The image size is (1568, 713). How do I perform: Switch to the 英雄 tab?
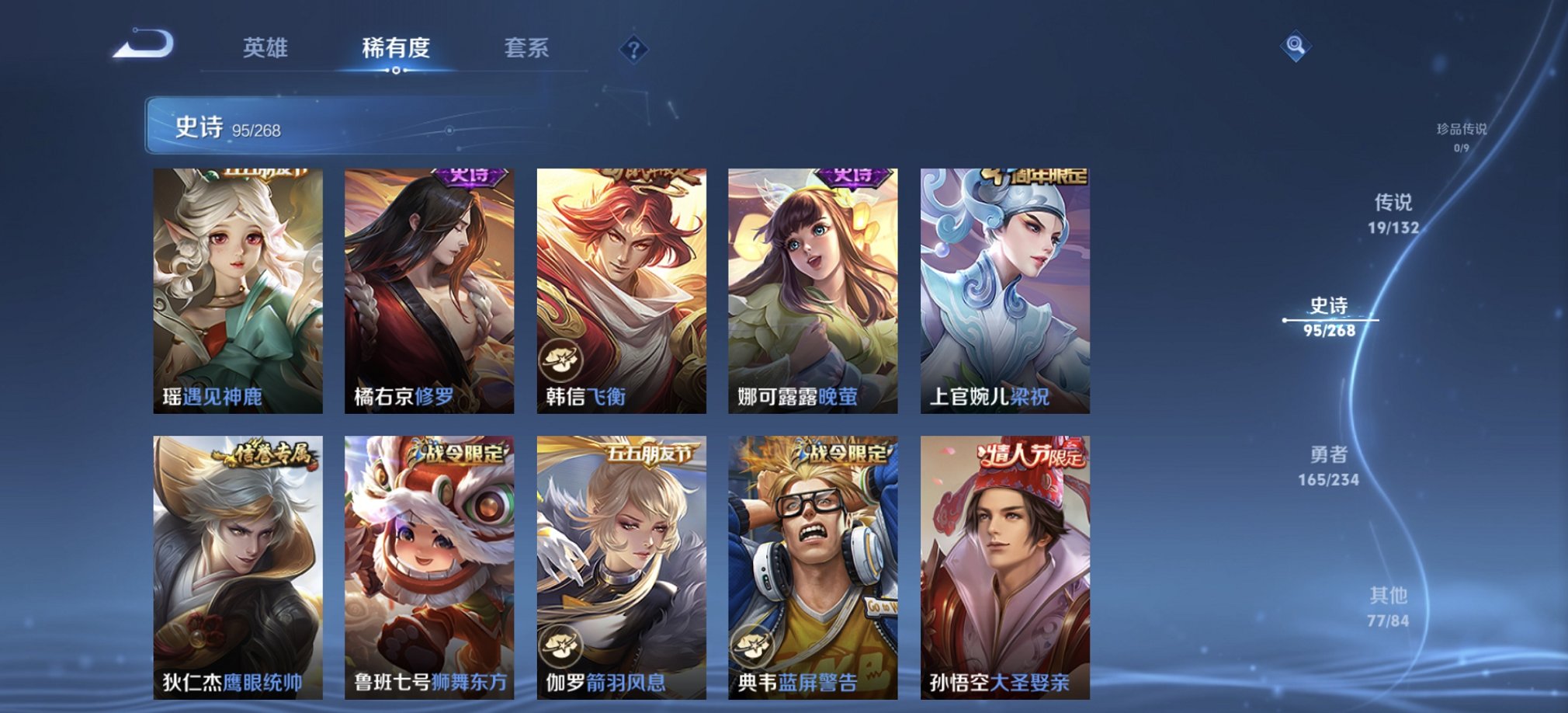[x=264, y=49]
